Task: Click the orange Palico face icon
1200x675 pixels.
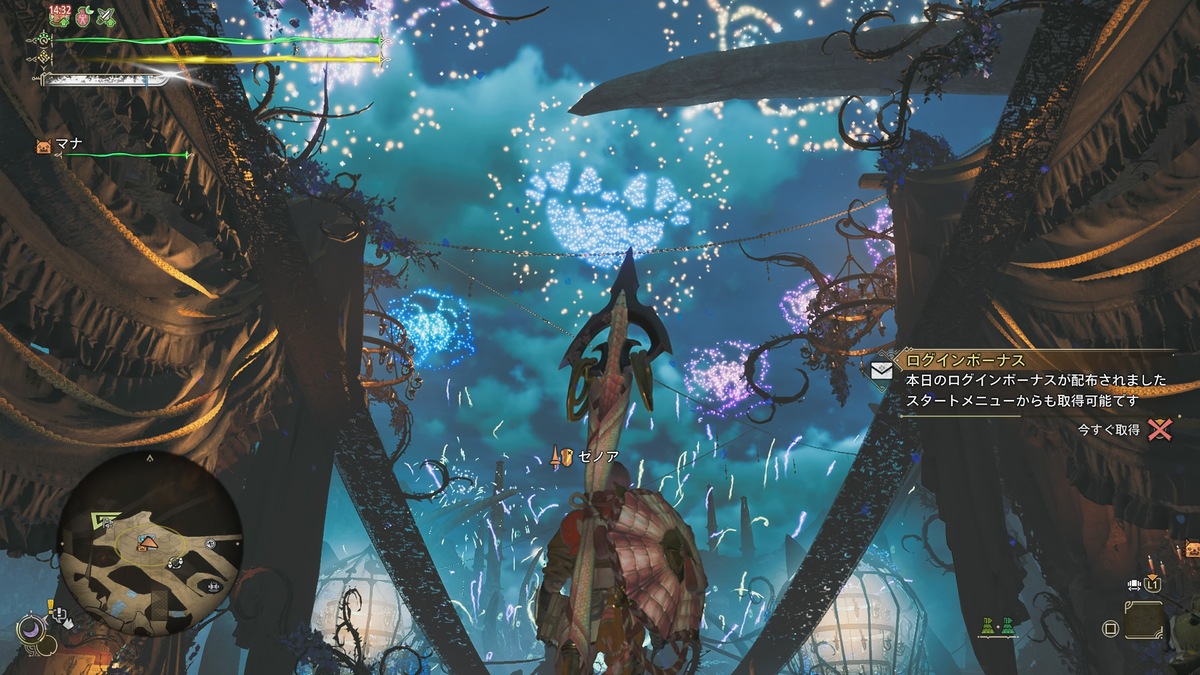Action: [1192, 548]
